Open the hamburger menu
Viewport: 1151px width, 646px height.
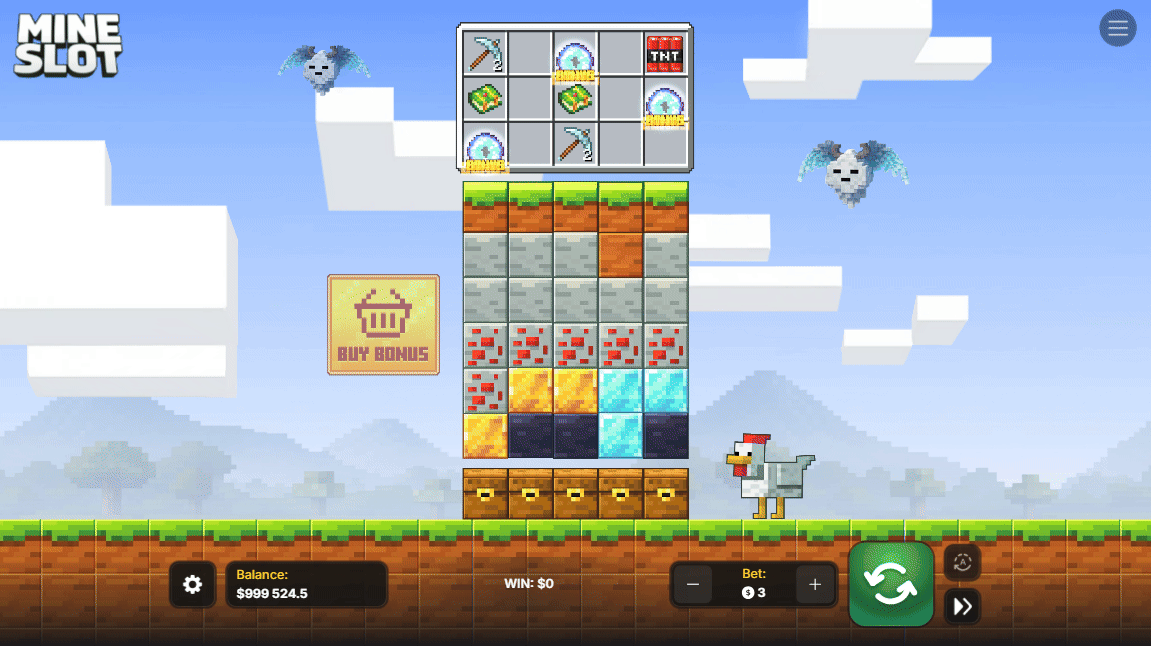pyautogui.click(x=1117, y=28)
